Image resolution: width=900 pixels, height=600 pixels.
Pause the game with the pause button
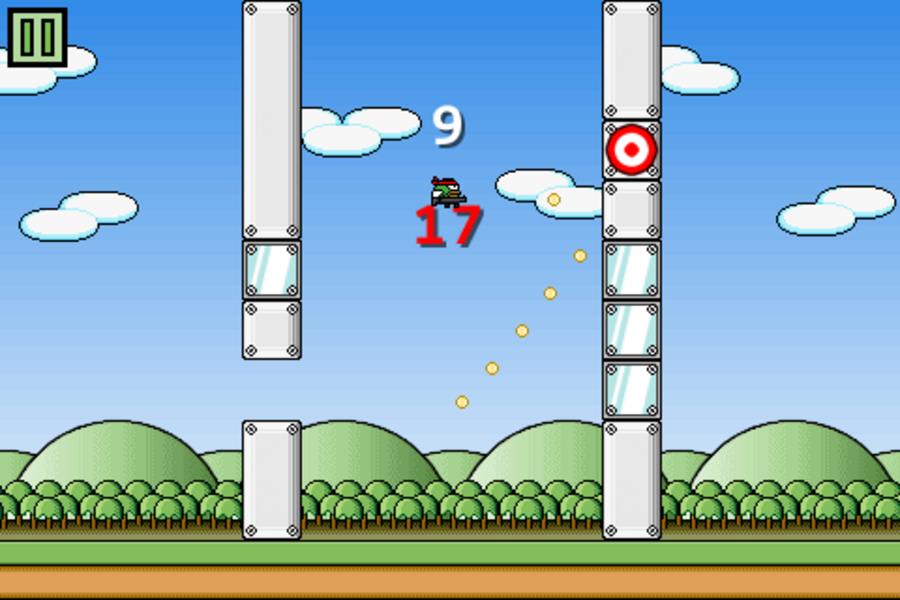(x=37, y=37)
